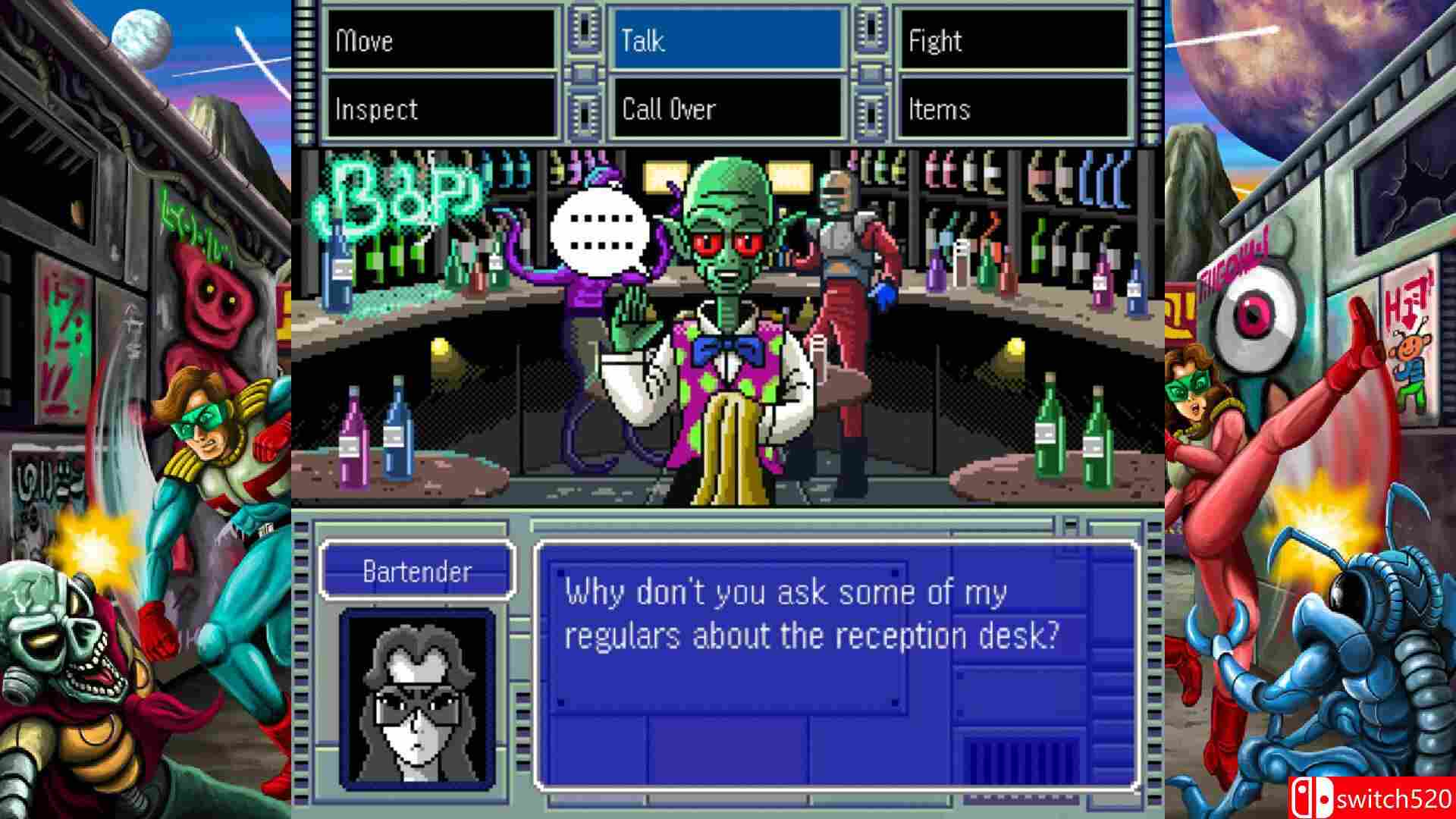The image size is (1456, 819).
Task: Select the Move command
Action: 441,40
